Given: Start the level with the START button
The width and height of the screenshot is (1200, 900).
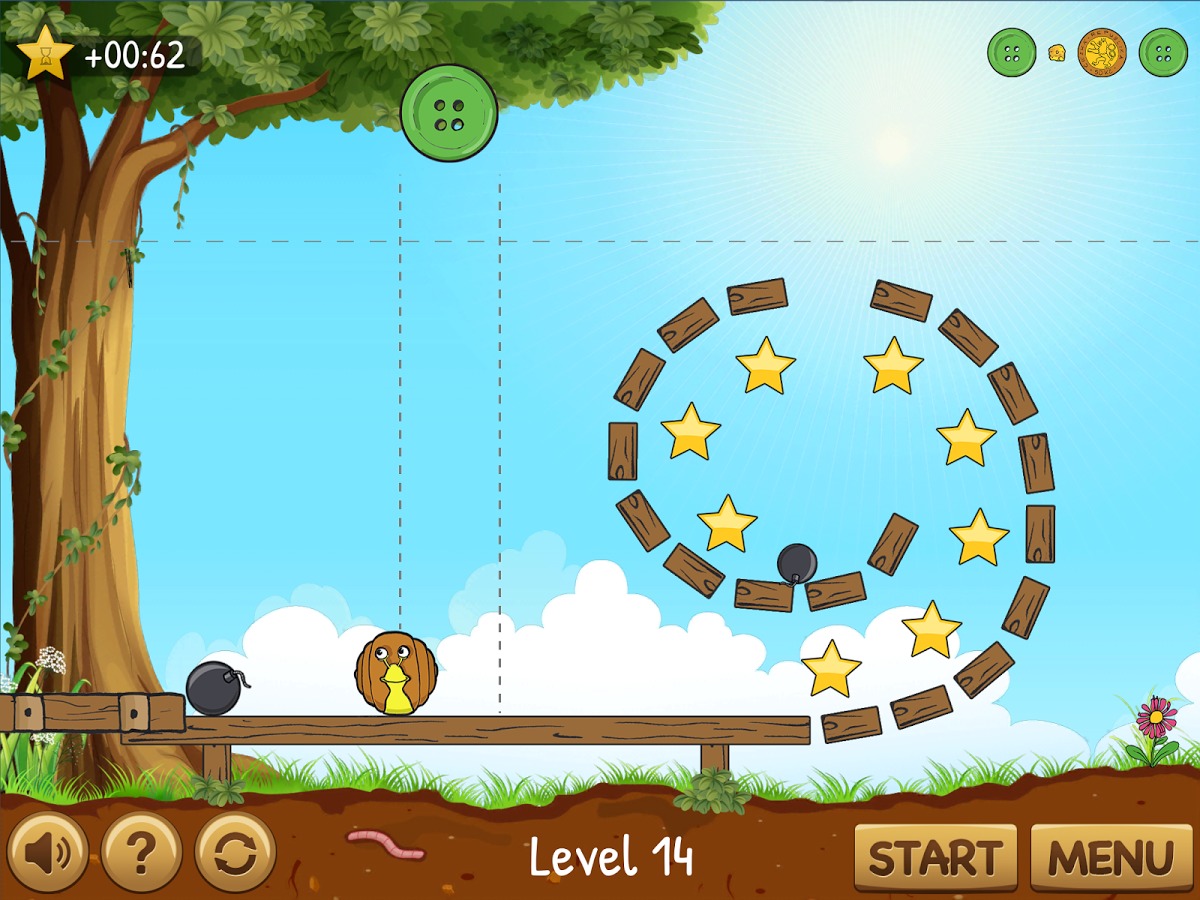Looking at the screenshot, I should [935, 857].
